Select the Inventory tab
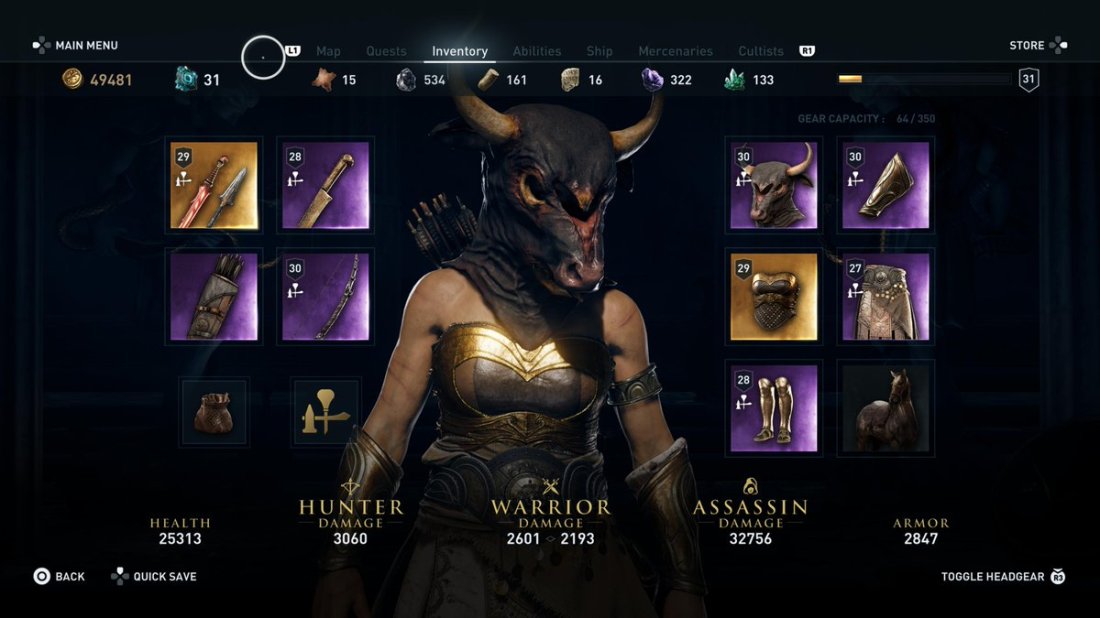The image size is (1100, 618). 460,51
